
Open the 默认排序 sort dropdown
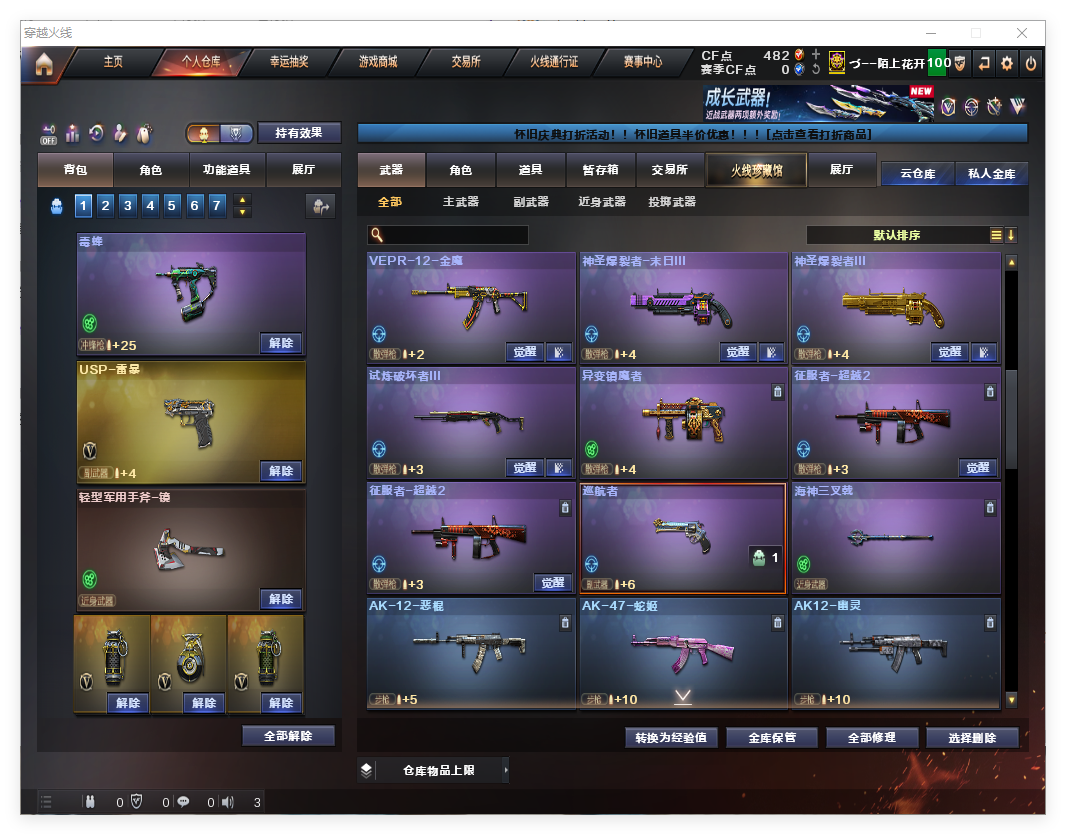[896, 235]
